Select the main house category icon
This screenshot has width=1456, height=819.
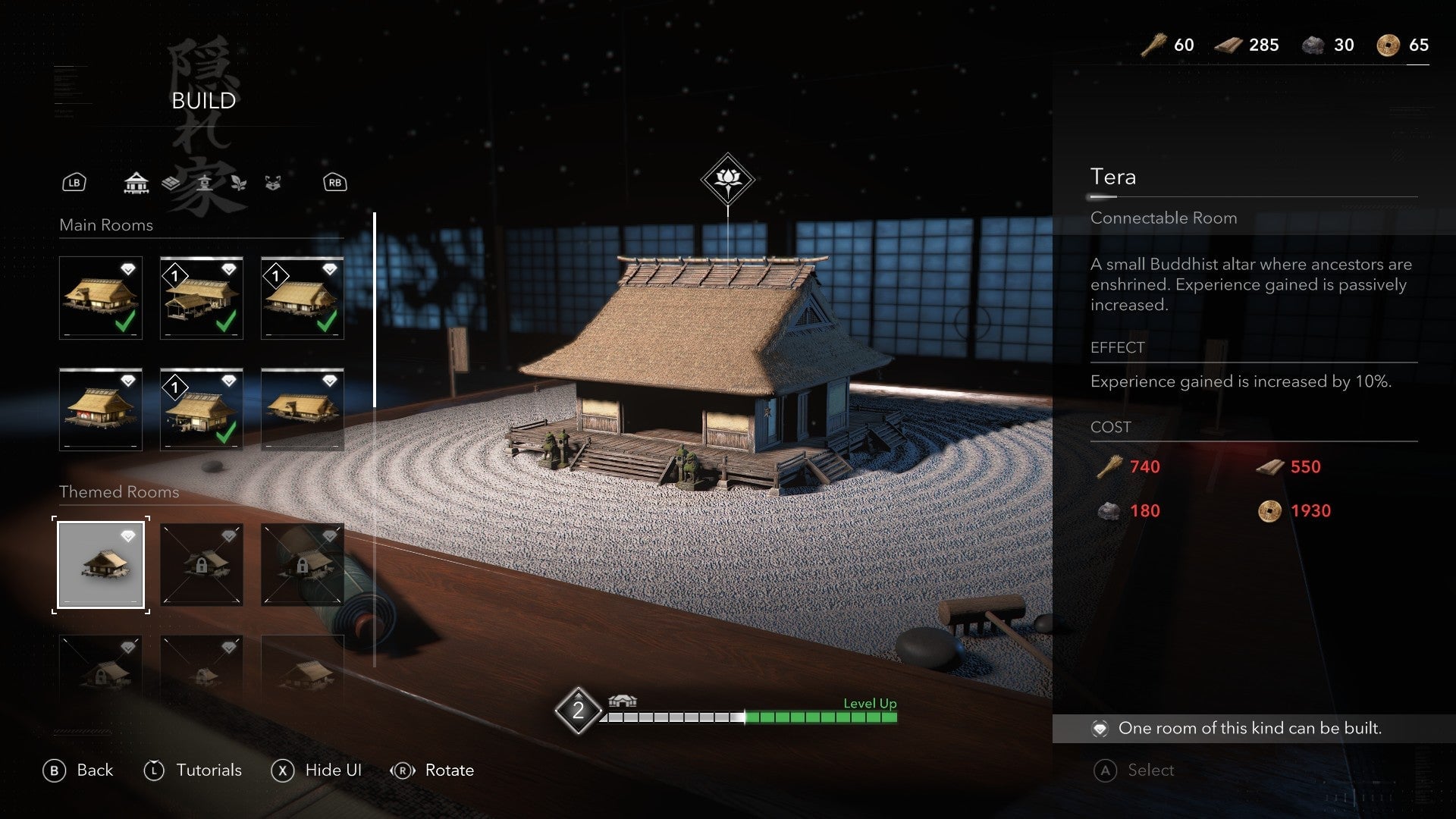coord(135,182)
